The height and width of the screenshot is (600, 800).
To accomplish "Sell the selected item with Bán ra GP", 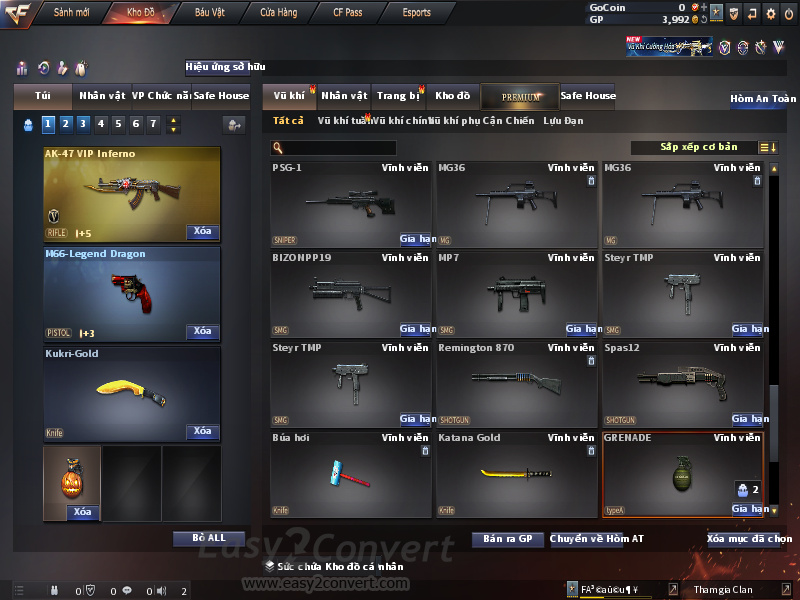I will coord(507,539).
